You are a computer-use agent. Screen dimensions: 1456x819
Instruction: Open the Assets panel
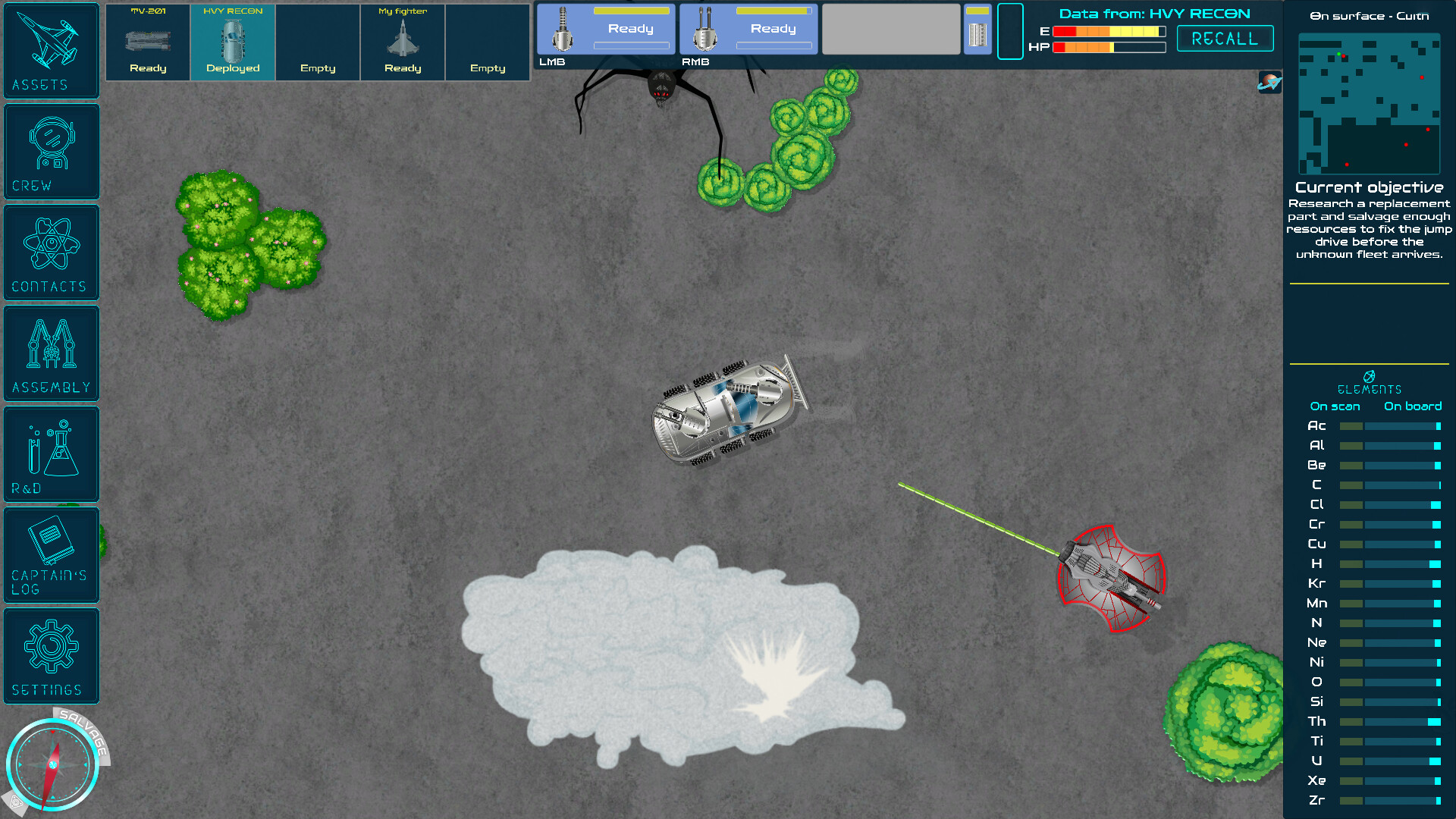[51, 50]
